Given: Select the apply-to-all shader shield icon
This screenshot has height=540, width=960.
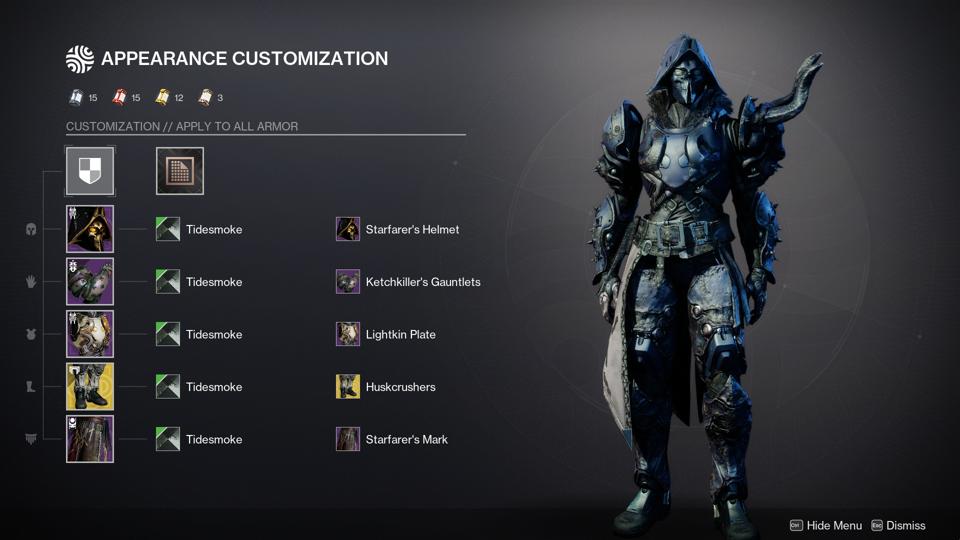Looking at the screenshot, I should click(90, 171).
